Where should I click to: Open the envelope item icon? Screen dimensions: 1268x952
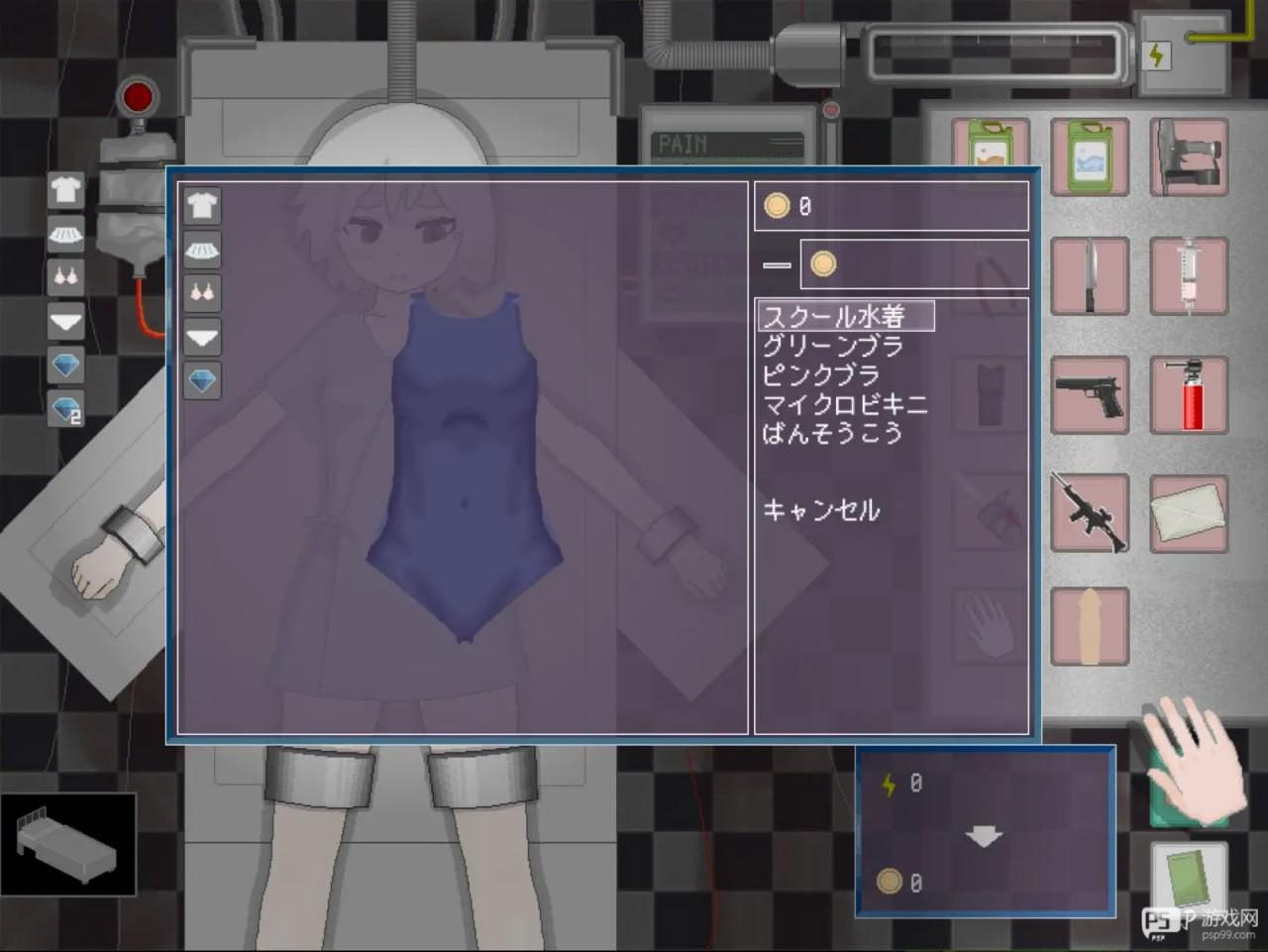pyautogui.click(x=1189, y=514)
